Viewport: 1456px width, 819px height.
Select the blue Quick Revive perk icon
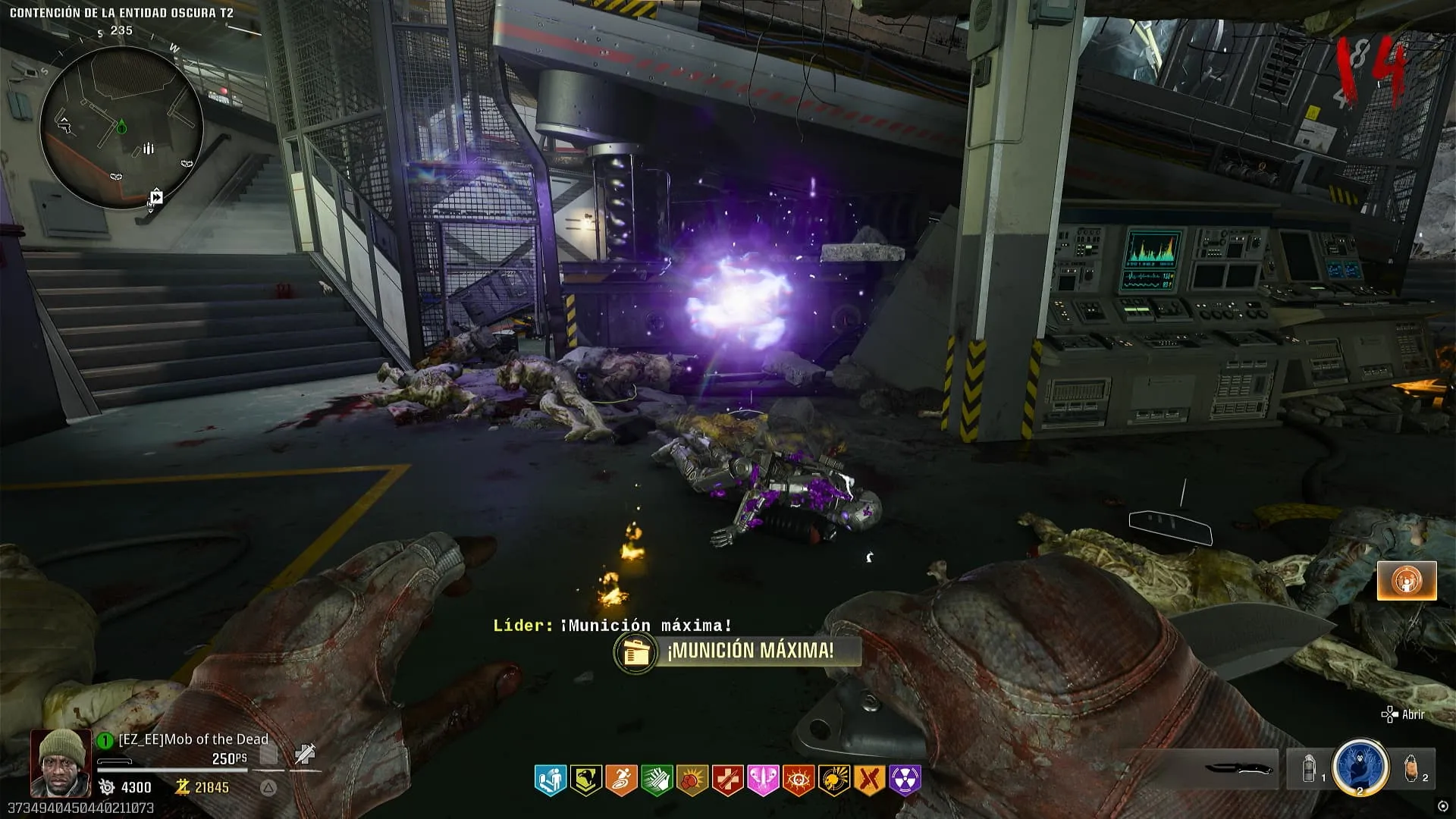[x=551, y=780]
